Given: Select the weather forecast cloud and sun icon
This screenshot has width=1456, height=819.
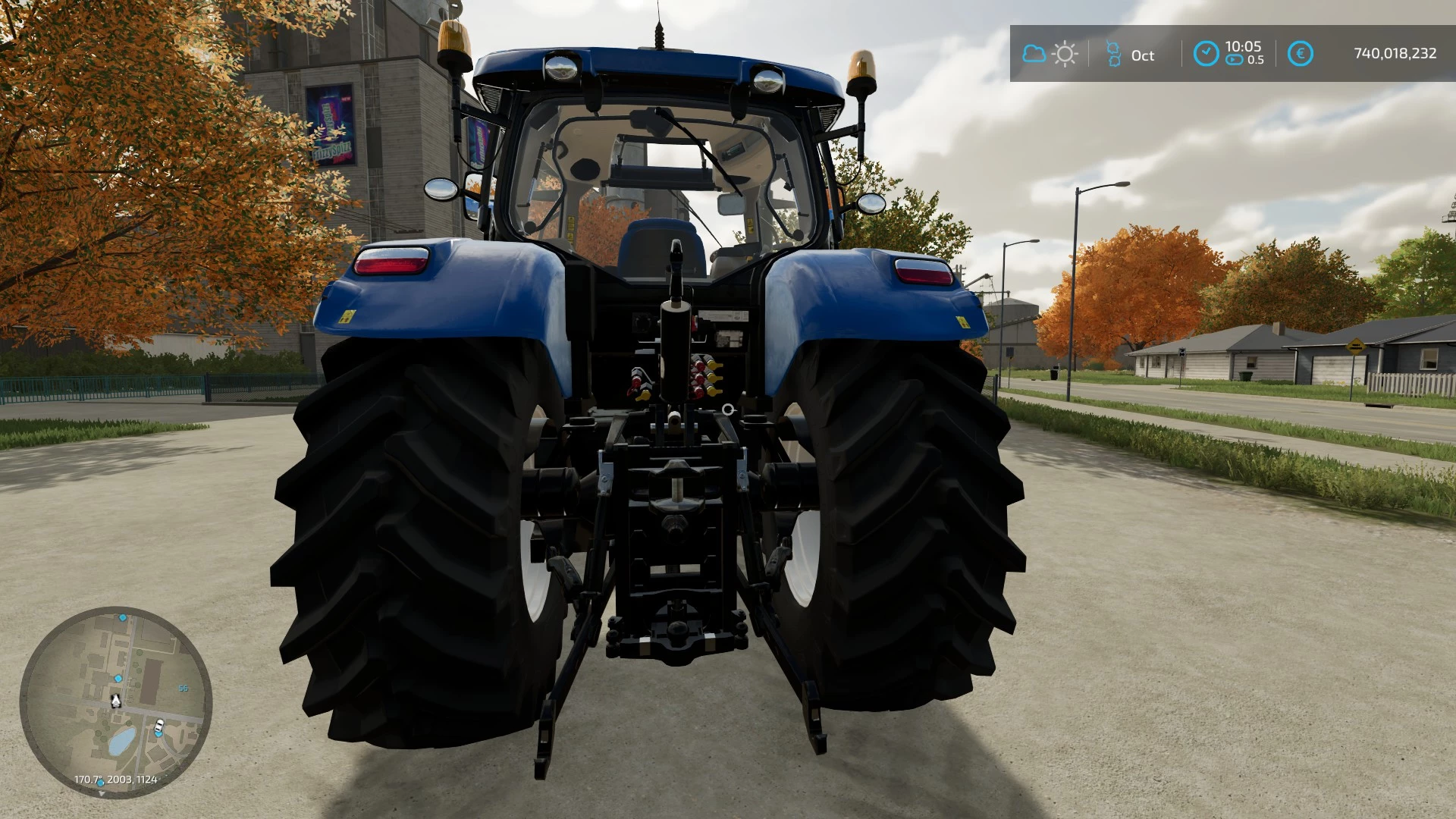Looking at the screenshot, I should [1050, 54].
